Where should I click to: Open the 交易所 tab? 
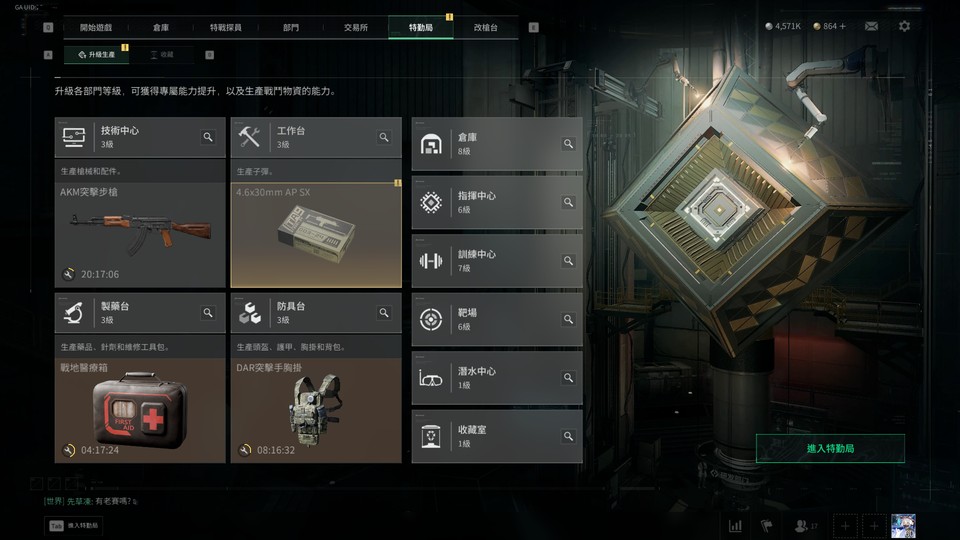pos(355,27)
